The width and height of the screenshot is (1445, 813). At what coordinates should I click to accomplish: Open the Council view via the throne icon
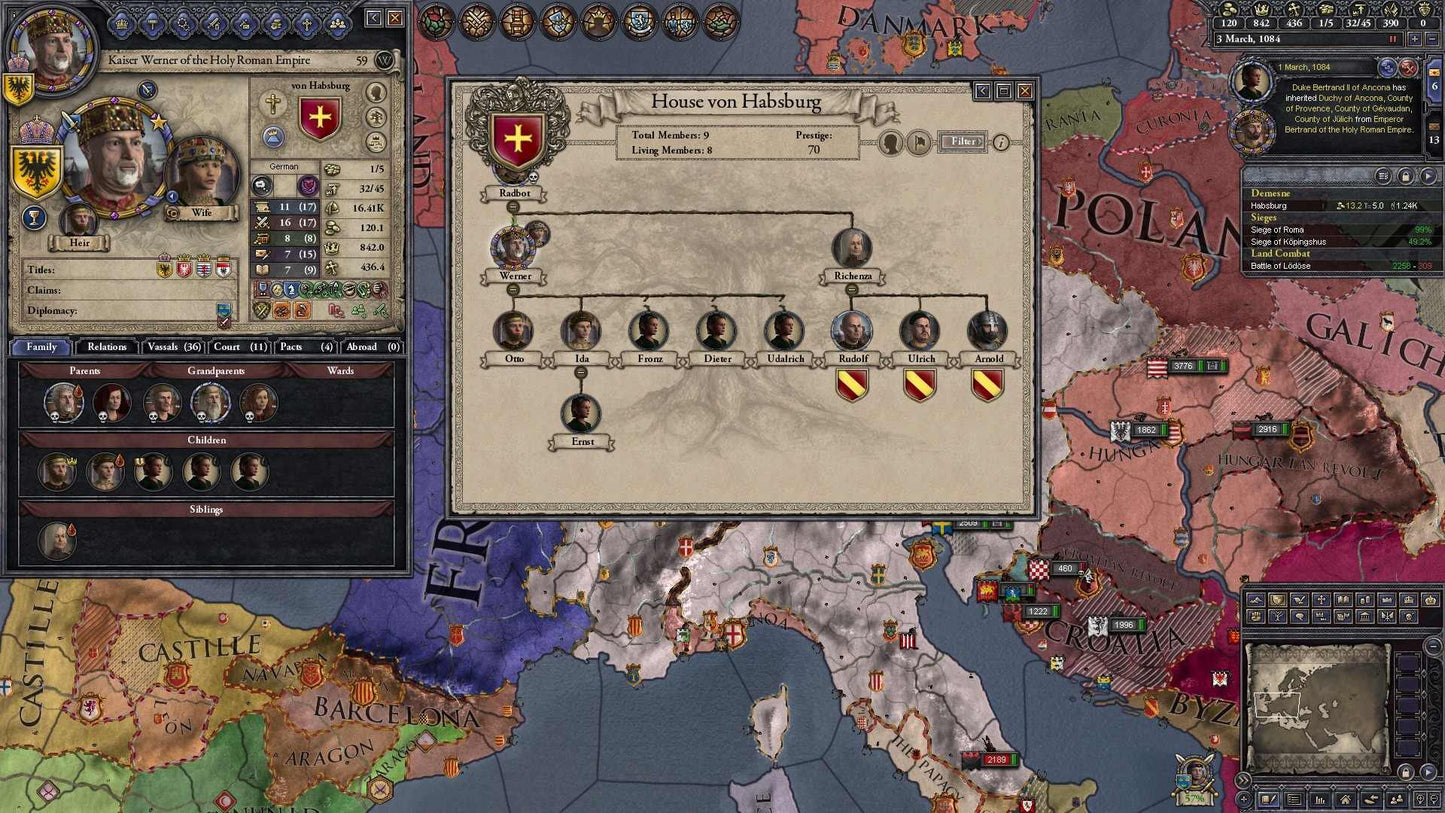pos(517,22)
